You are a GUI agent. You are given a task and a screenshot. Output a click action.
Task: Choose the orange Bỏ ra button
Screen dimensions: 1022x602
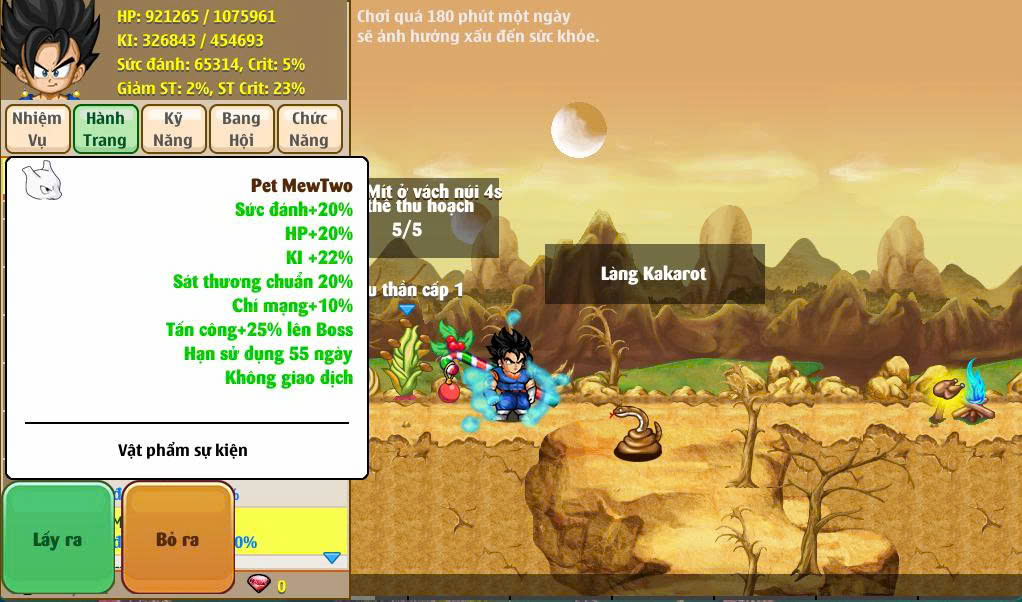(x=177, y=539)
